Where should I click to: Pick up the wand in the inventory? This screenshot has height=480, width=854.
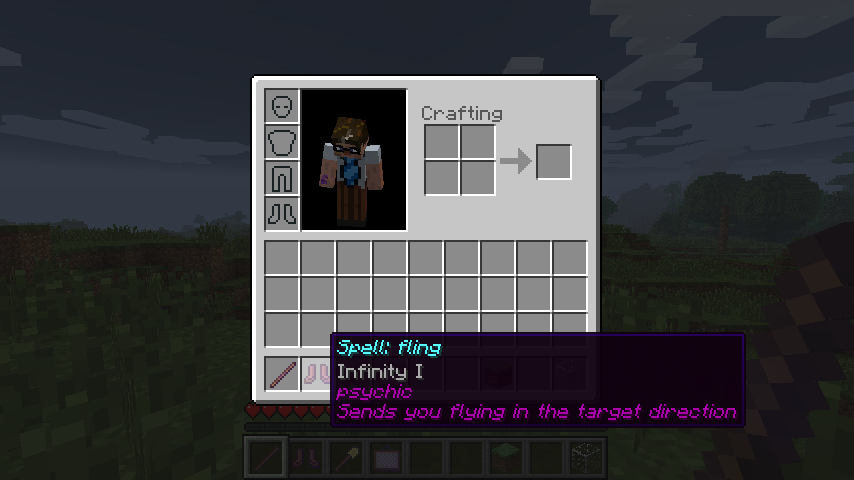click(282, 374)
